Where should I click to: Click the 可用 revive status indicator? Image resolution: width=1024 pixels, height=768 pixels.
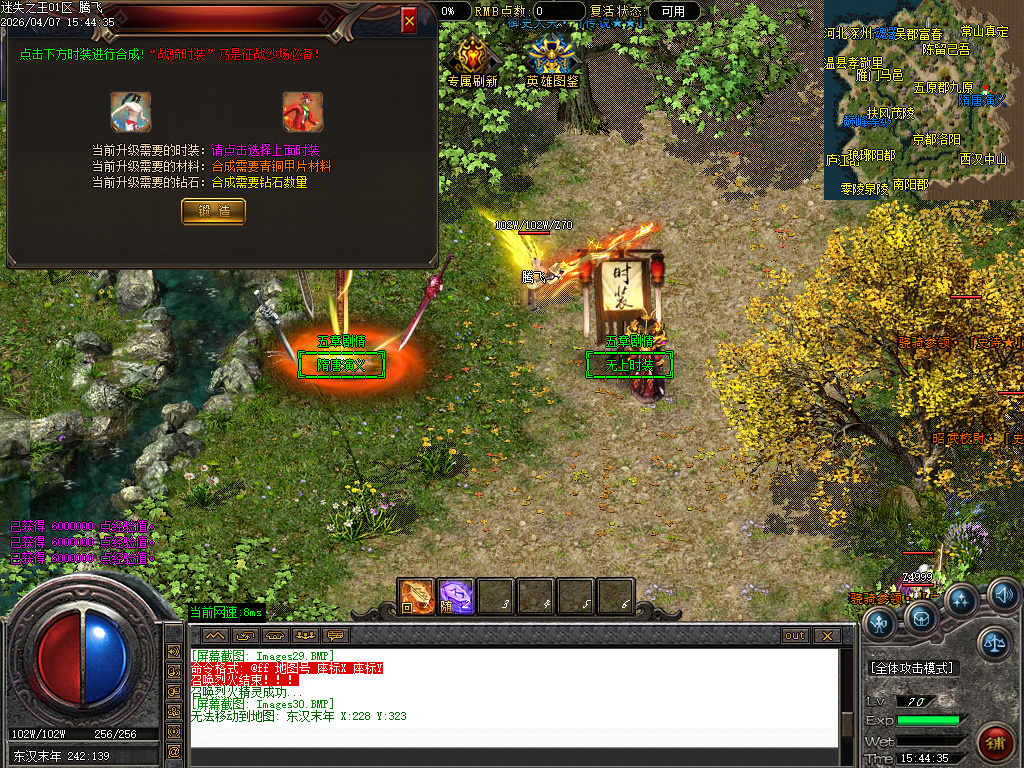[673, 11]
